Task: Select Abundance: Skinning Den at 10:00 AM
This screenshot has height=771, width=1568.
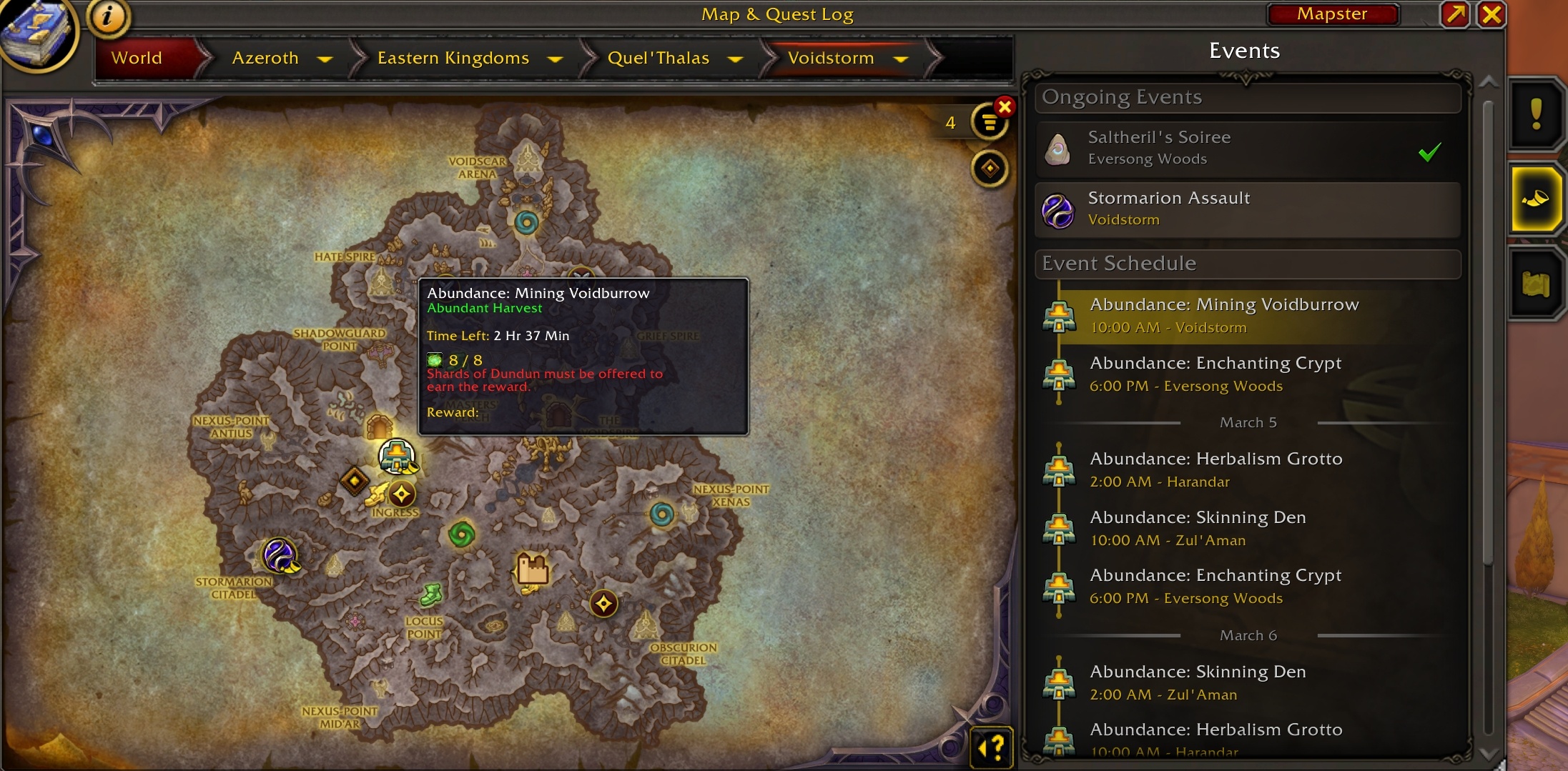Action: tap(1247, 528)
